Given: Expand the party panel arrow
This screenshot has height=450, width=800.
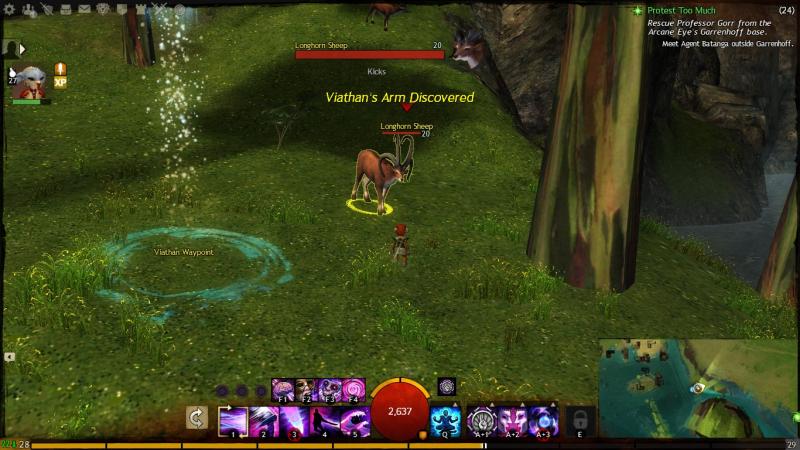Looking at the screenshot, I should tap(22, 48).
